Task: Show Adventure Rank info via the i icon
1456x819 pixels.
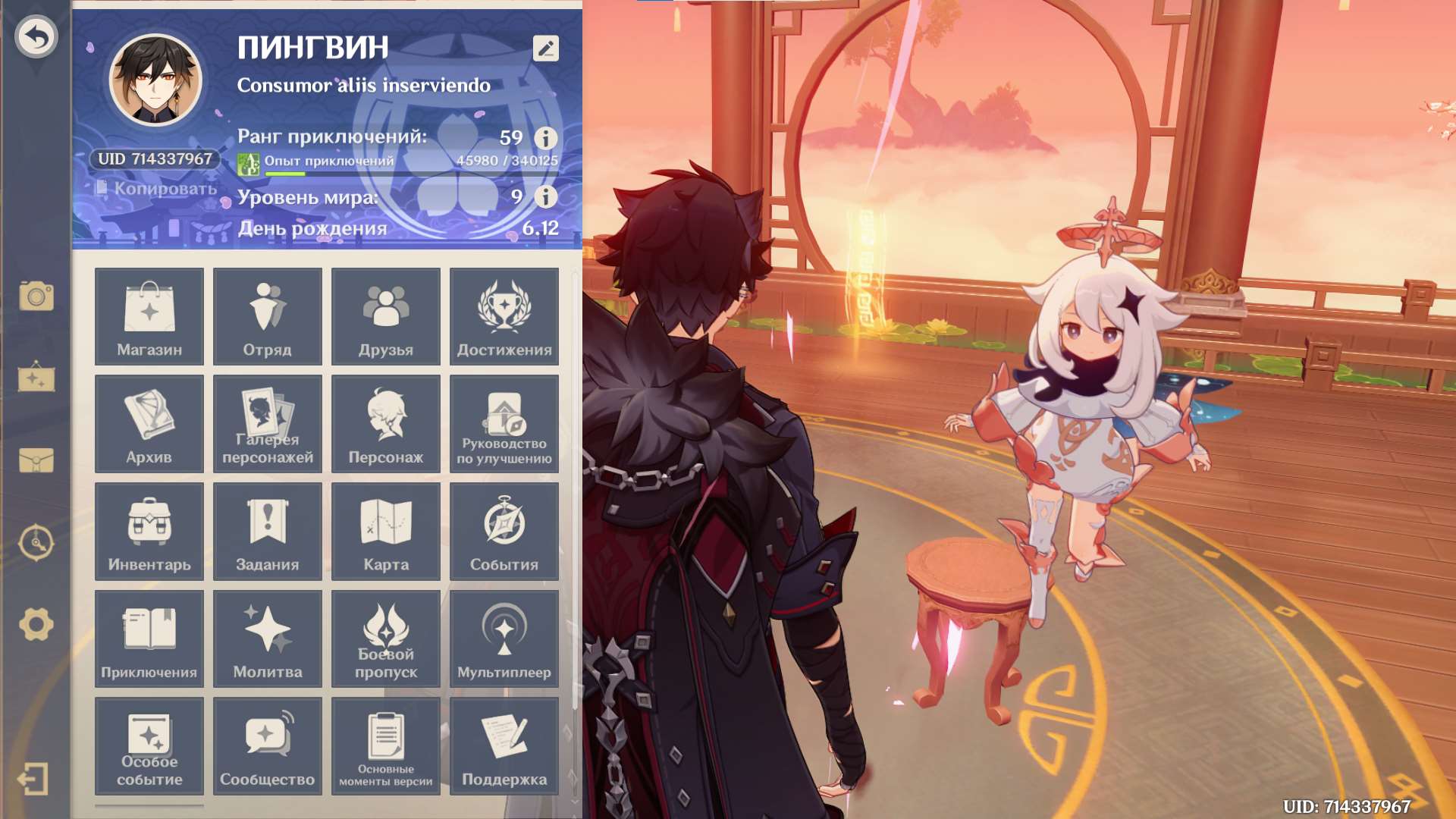Action: tap(545, 139)
